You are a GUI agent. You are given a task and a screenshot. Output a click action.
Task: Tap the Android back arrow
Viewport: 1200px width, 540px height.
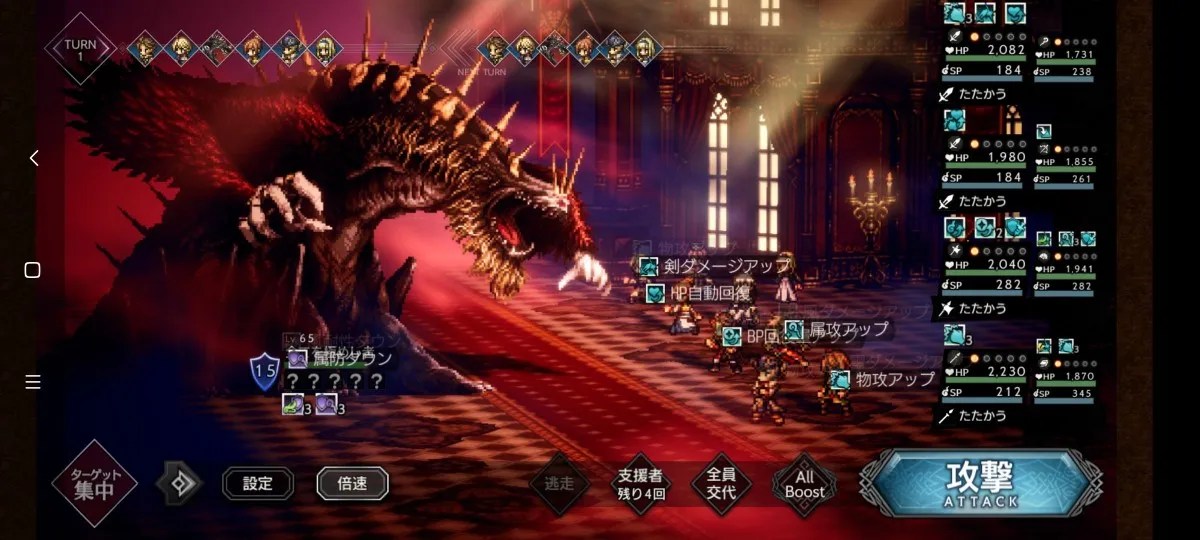33,158
